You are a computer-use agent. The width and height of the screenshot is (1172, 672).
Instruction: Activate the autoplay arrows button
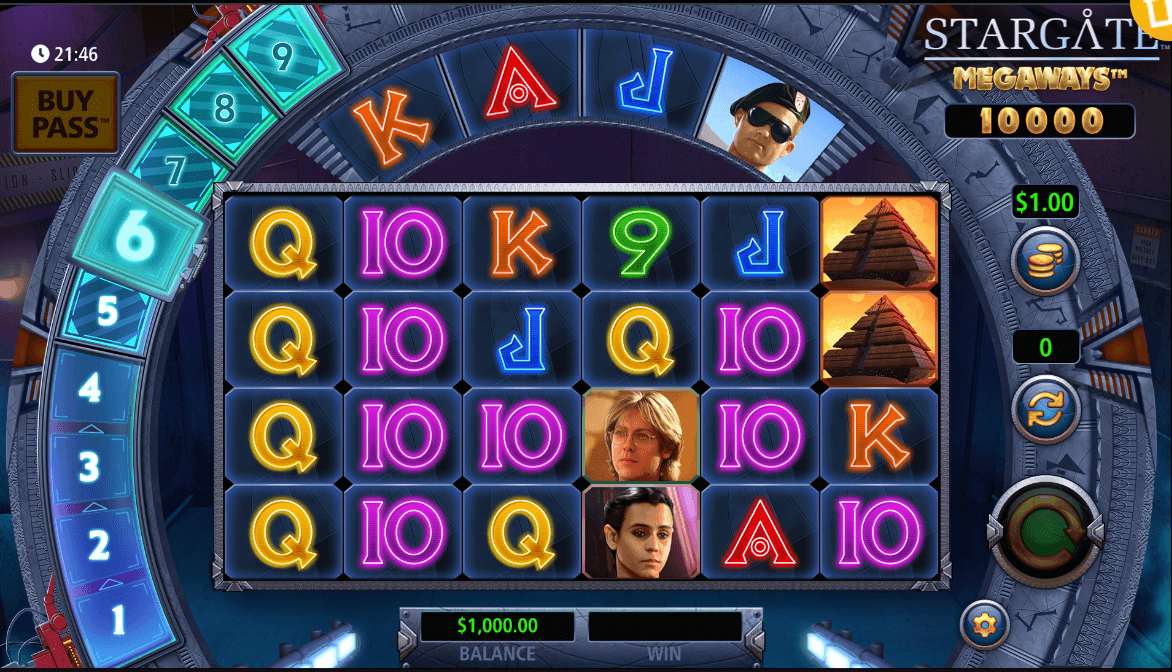(1045, 408)
